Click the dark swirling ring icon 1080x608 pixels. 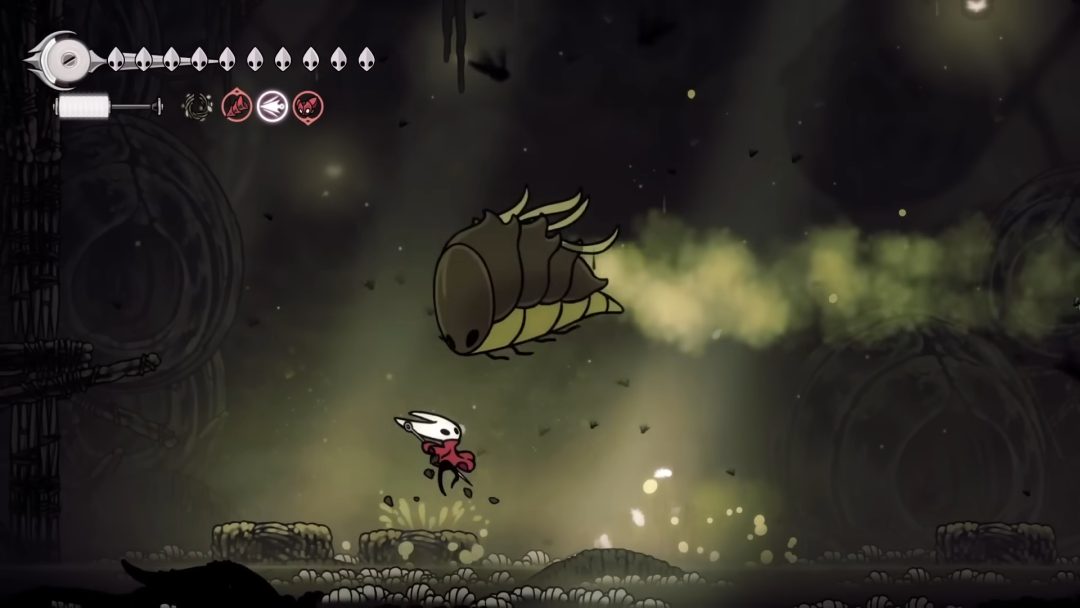[x=197, y=106]
